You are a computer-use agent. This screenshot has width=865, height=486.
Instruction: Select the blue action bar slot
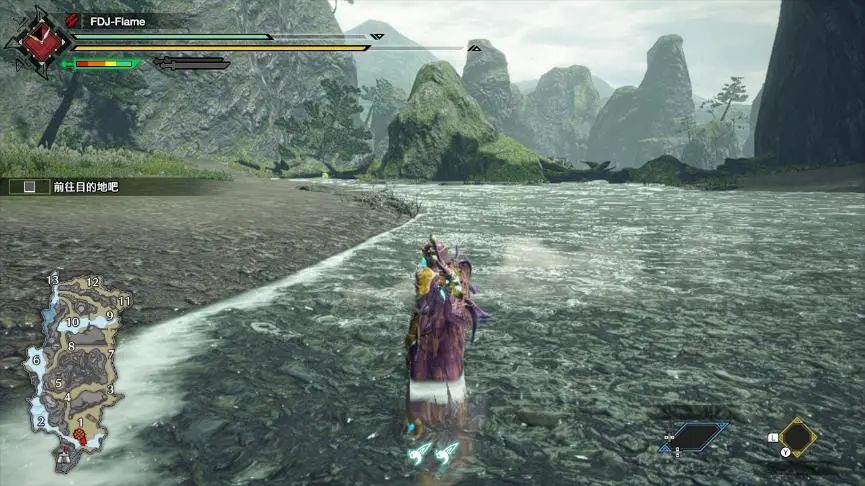click(x=696, y=436)
